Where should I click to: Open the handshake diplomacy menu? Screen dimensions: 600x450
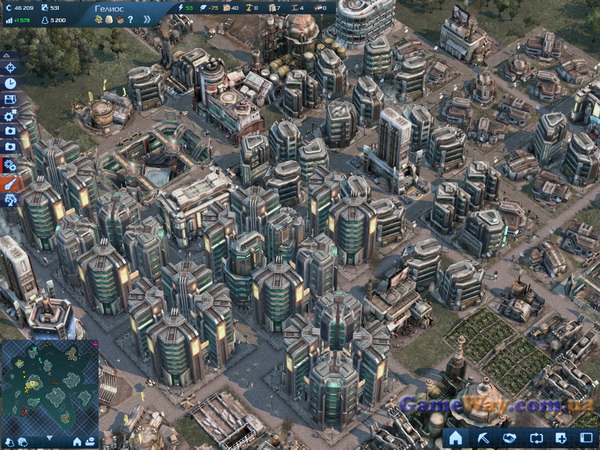(x=509, y=438)
